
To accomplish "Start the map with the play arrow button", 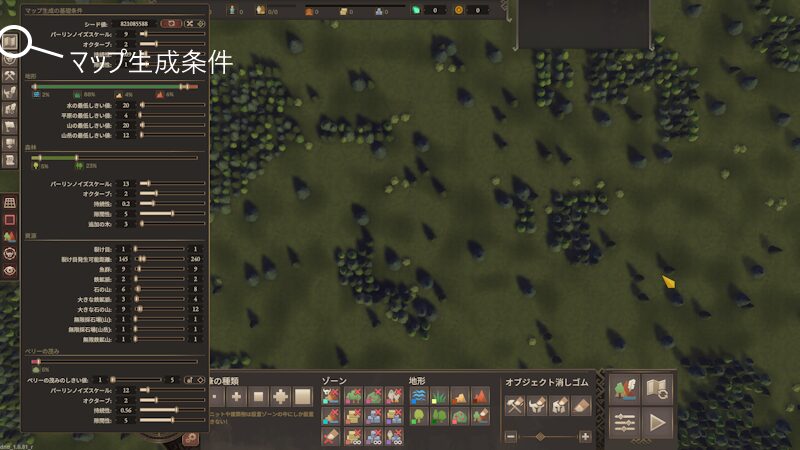I will click(657, 423).
